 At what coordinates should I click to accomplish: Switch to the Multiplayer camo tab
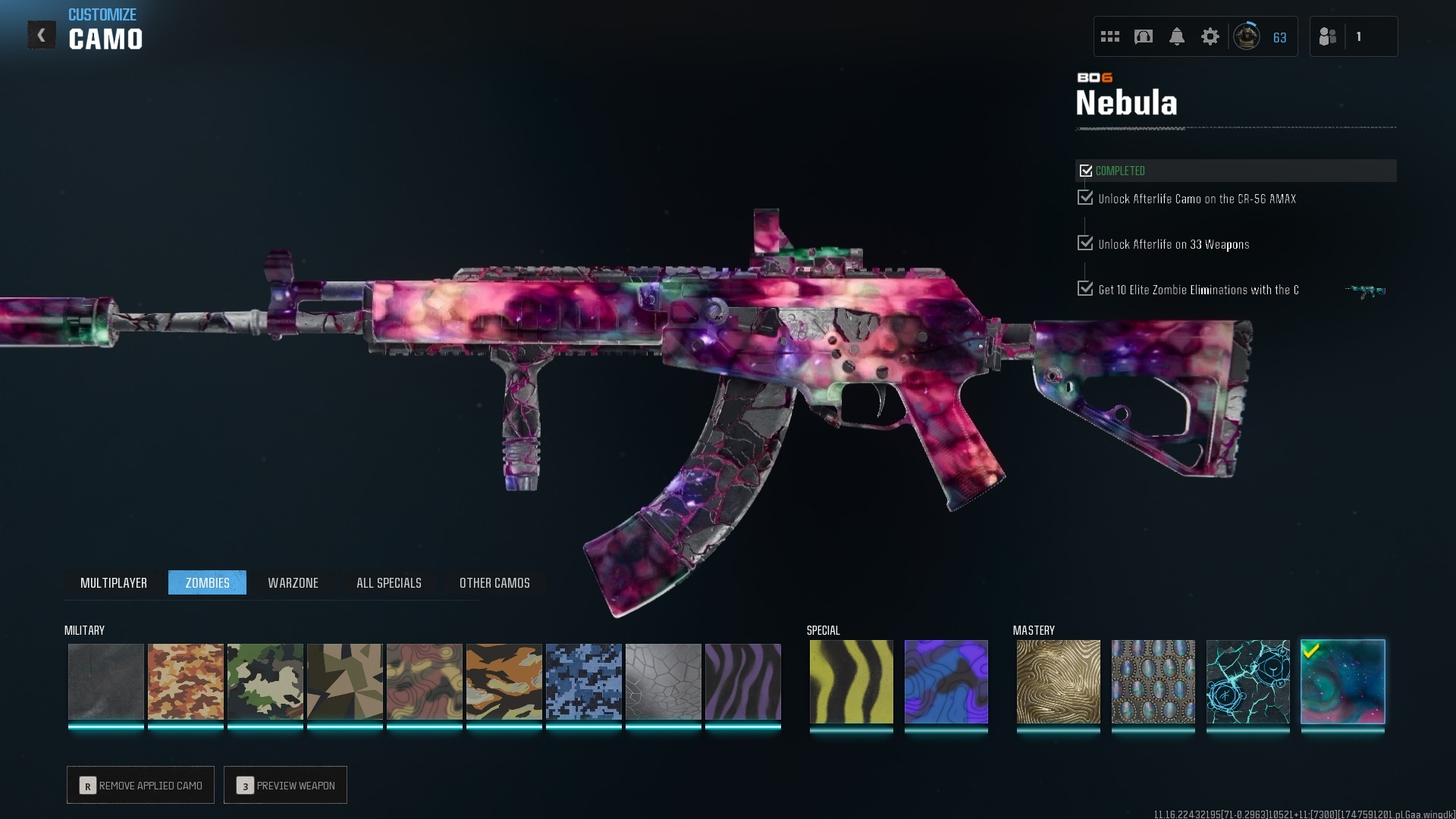114,582
